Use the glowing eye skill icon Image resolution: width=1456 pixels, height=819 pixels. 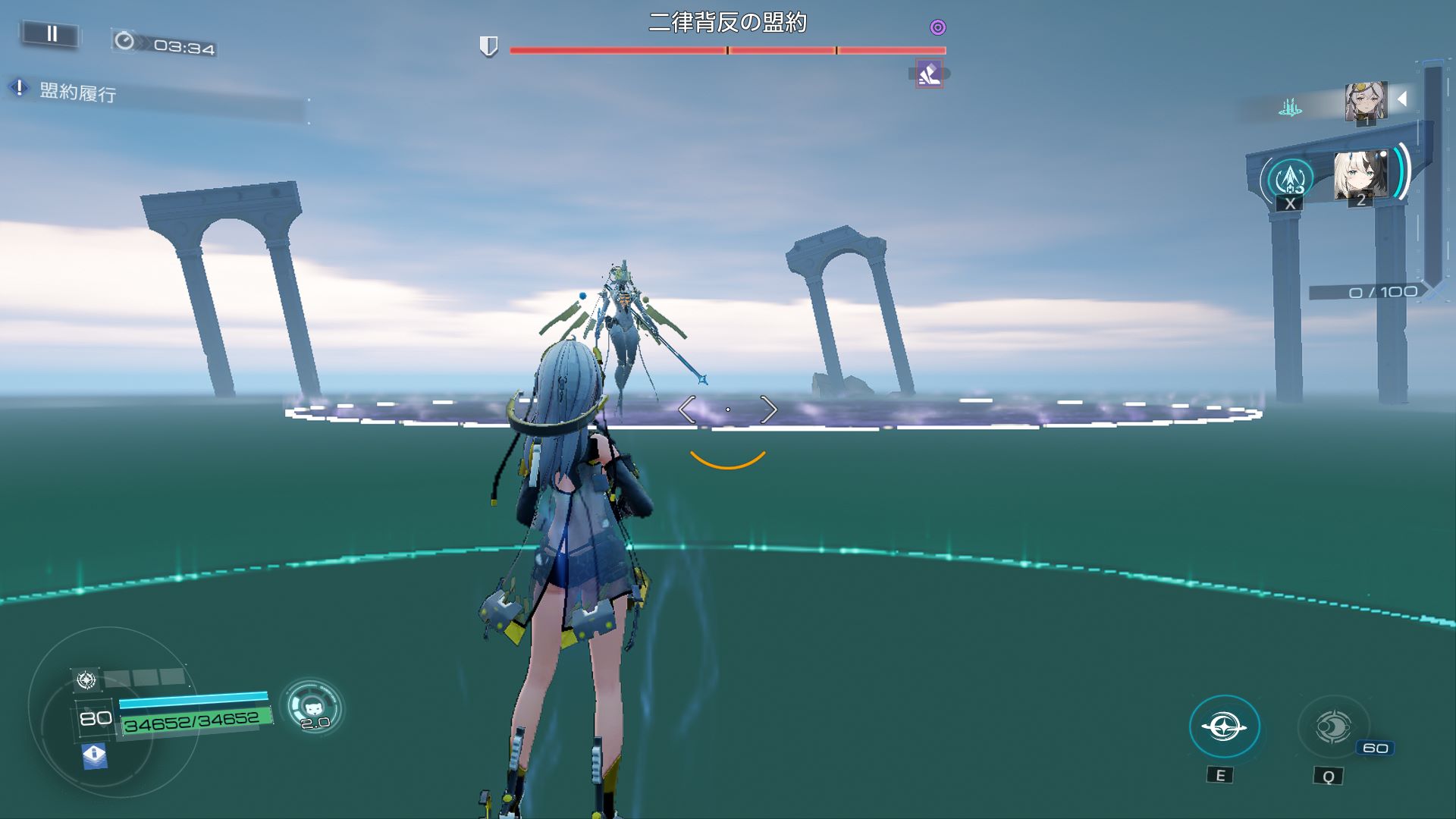[1224, 726]
